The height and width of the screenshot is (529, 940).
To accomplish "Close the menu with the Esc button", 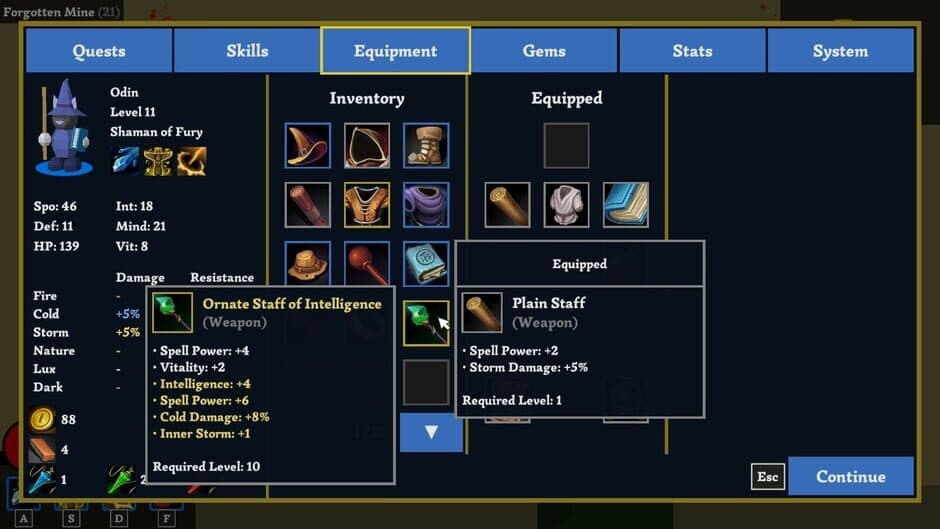I will point(767,477).
